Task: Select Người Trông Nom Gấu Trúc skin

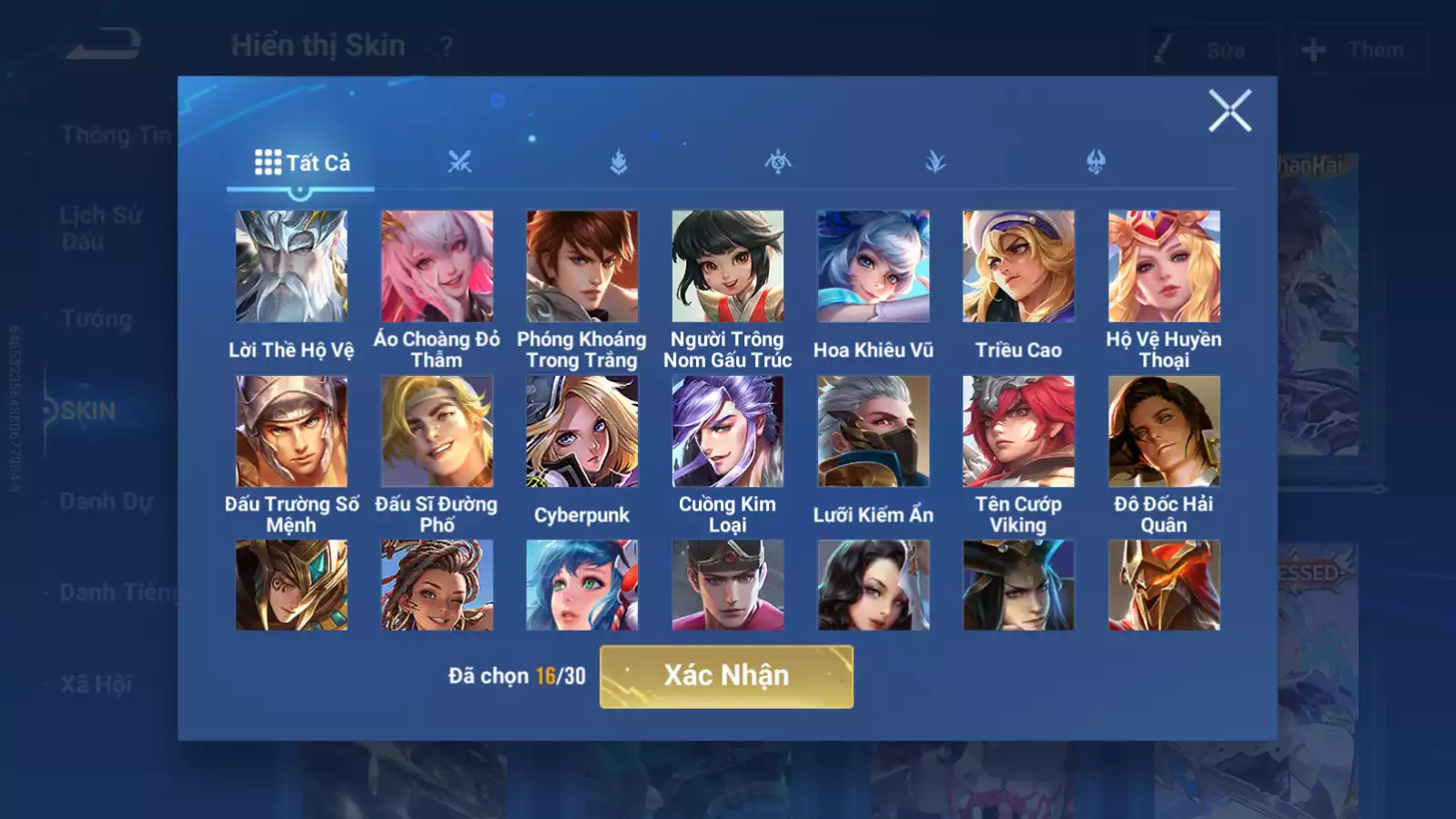Action: [728, 267]
